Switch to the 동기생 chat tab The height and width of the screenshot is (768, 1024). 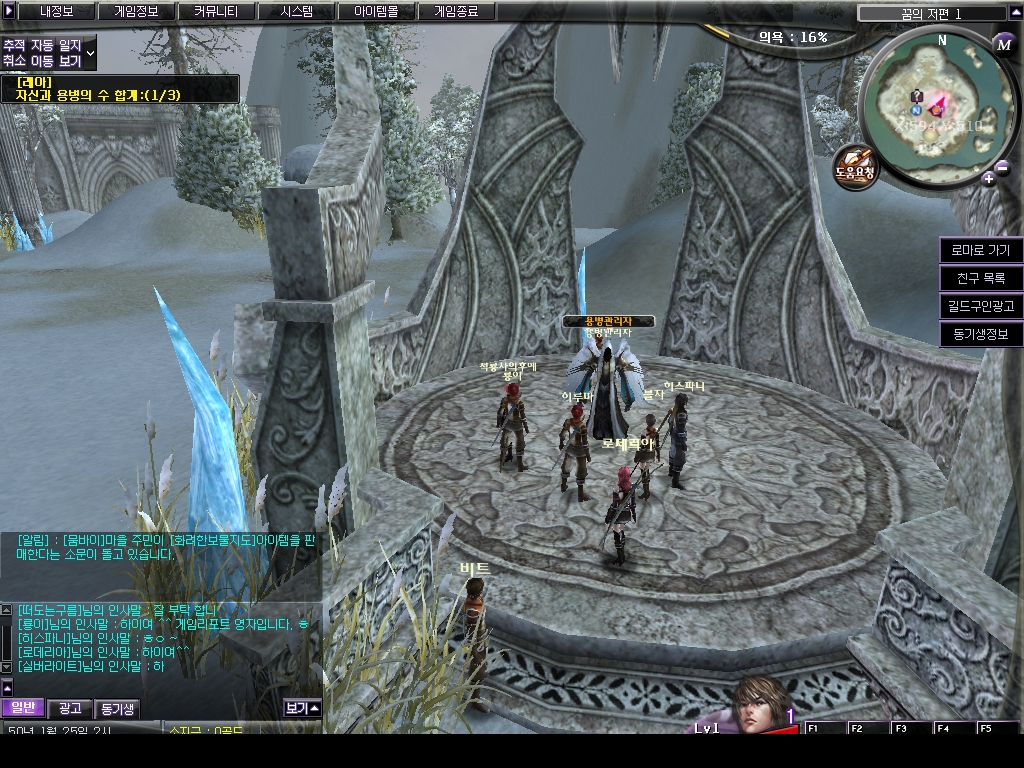(x=116, y=708)
